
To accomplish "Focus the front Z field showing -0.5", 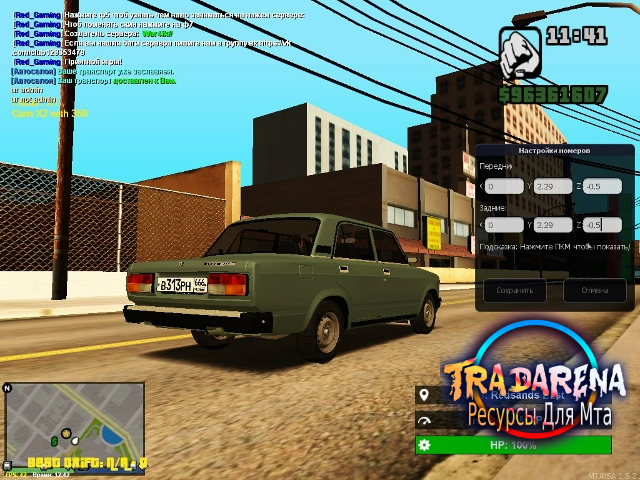I will (x=604, y=186).
